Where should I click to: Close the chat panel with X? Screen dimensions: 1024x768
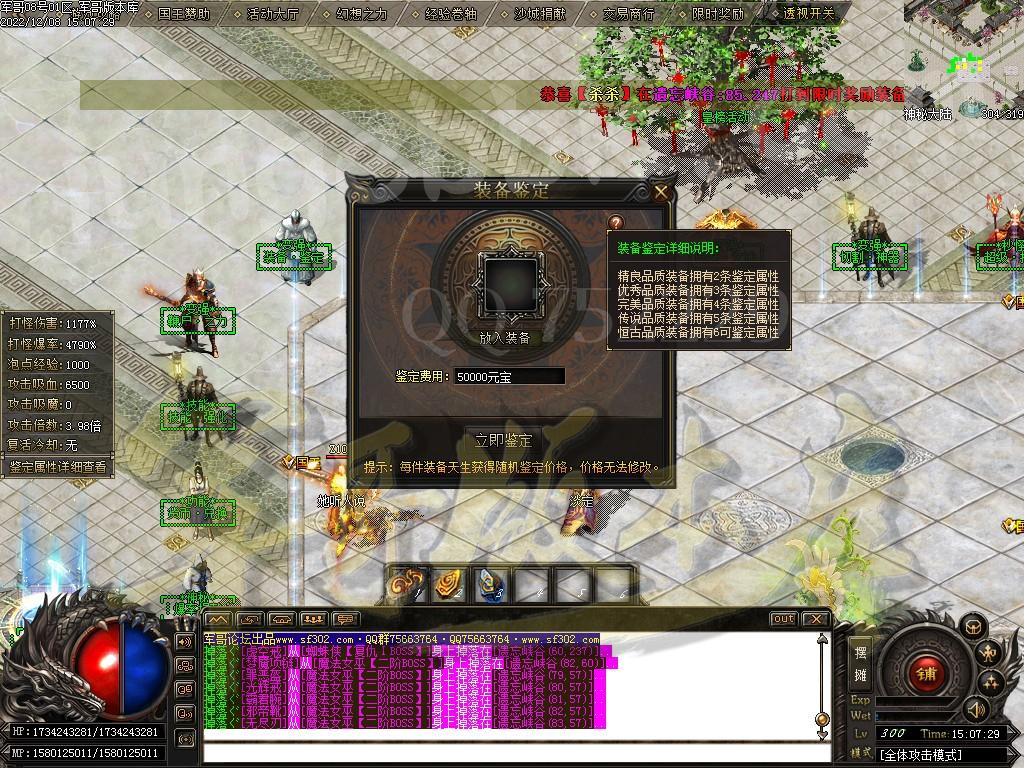point(815,619)
